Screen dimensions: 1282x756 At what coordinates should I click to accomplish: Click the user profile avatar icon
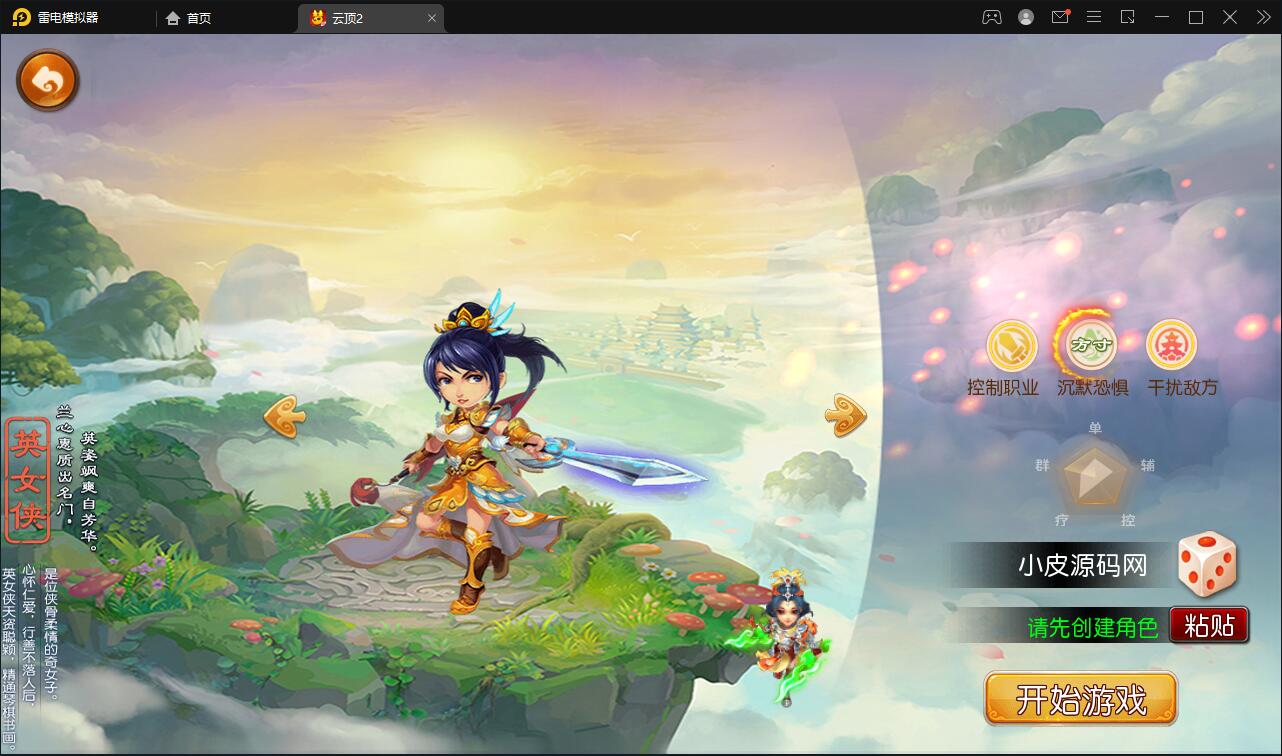pyautogui.click(x=1025, y=17)
